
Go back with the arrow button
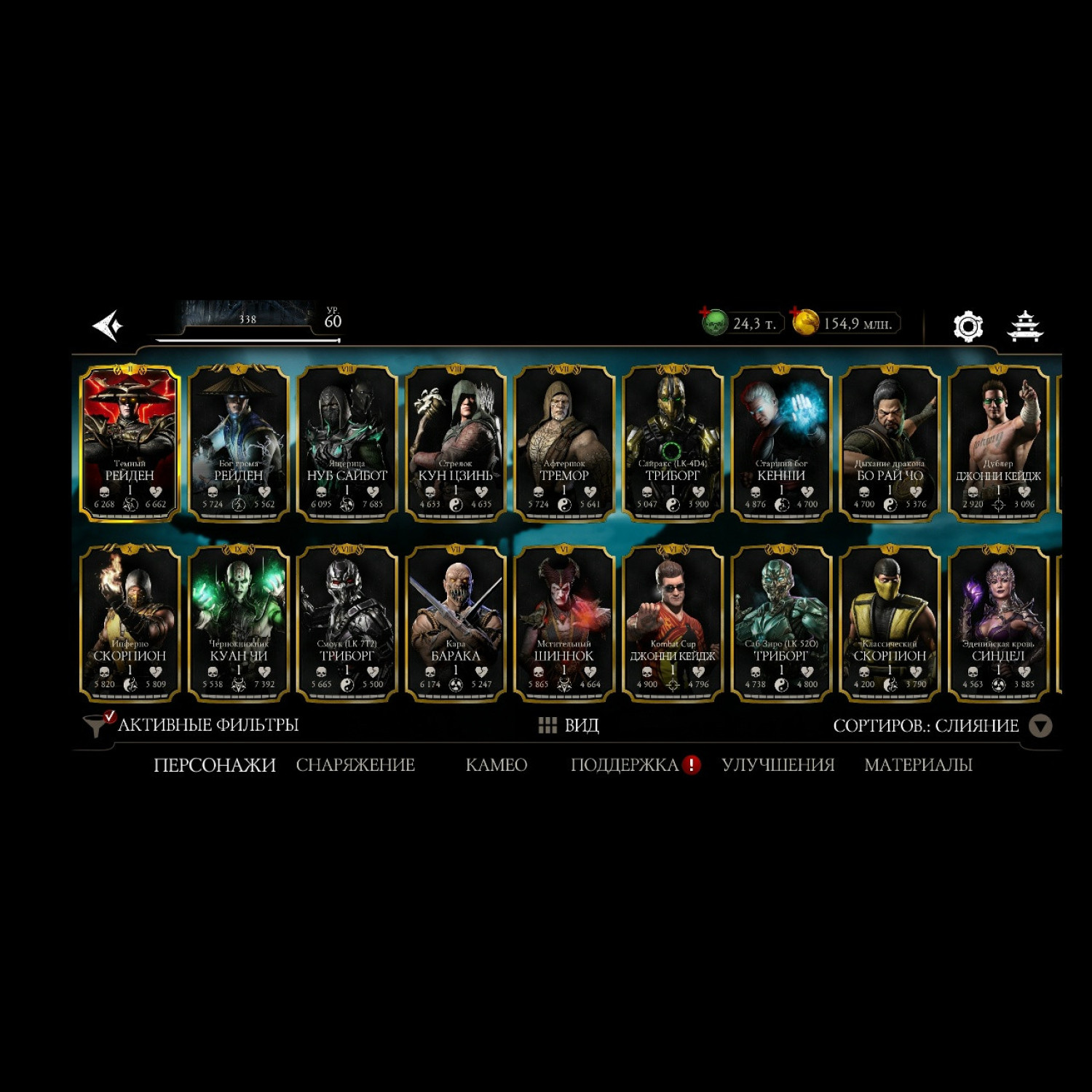(x=108, y=325)
